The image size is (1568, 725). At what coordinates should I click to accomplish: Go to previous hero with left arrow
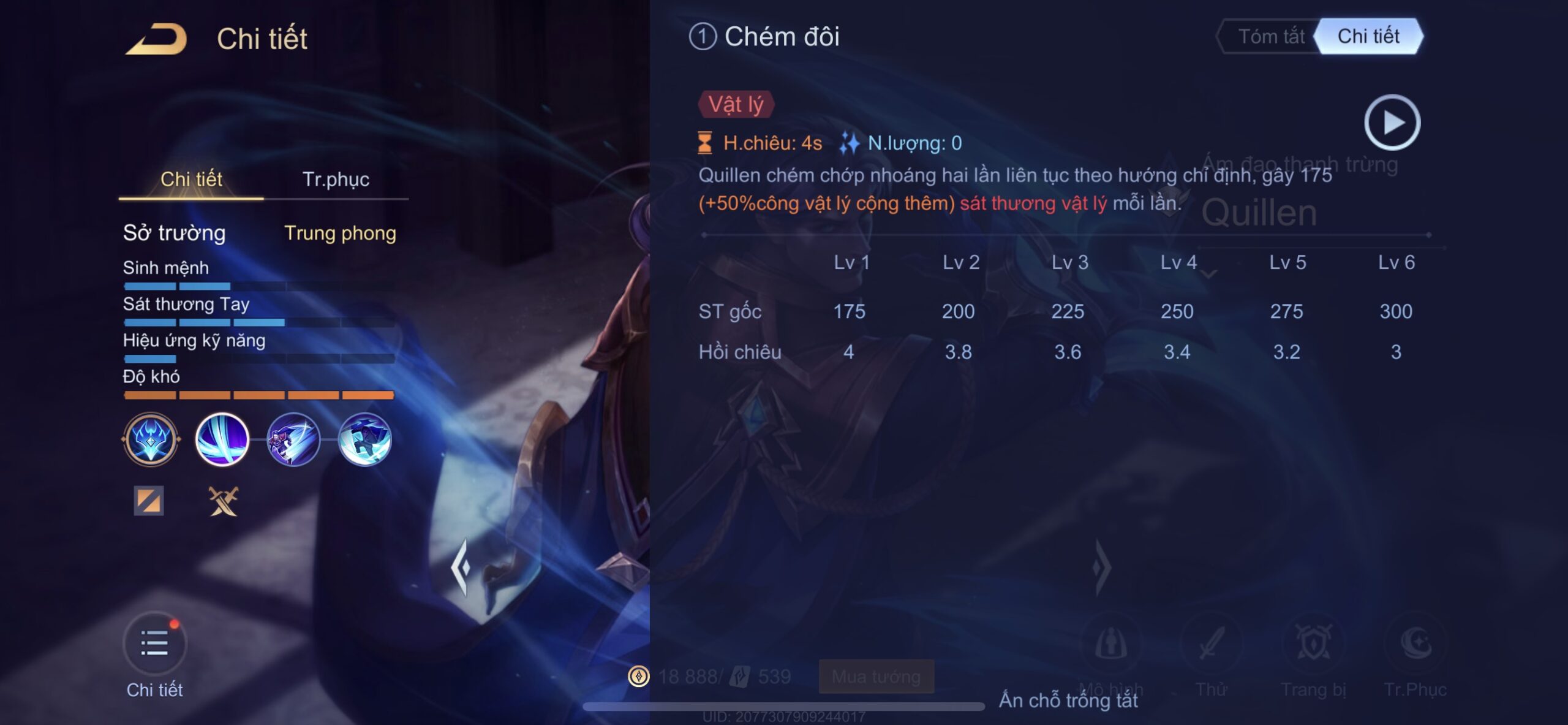click(461, 567)
